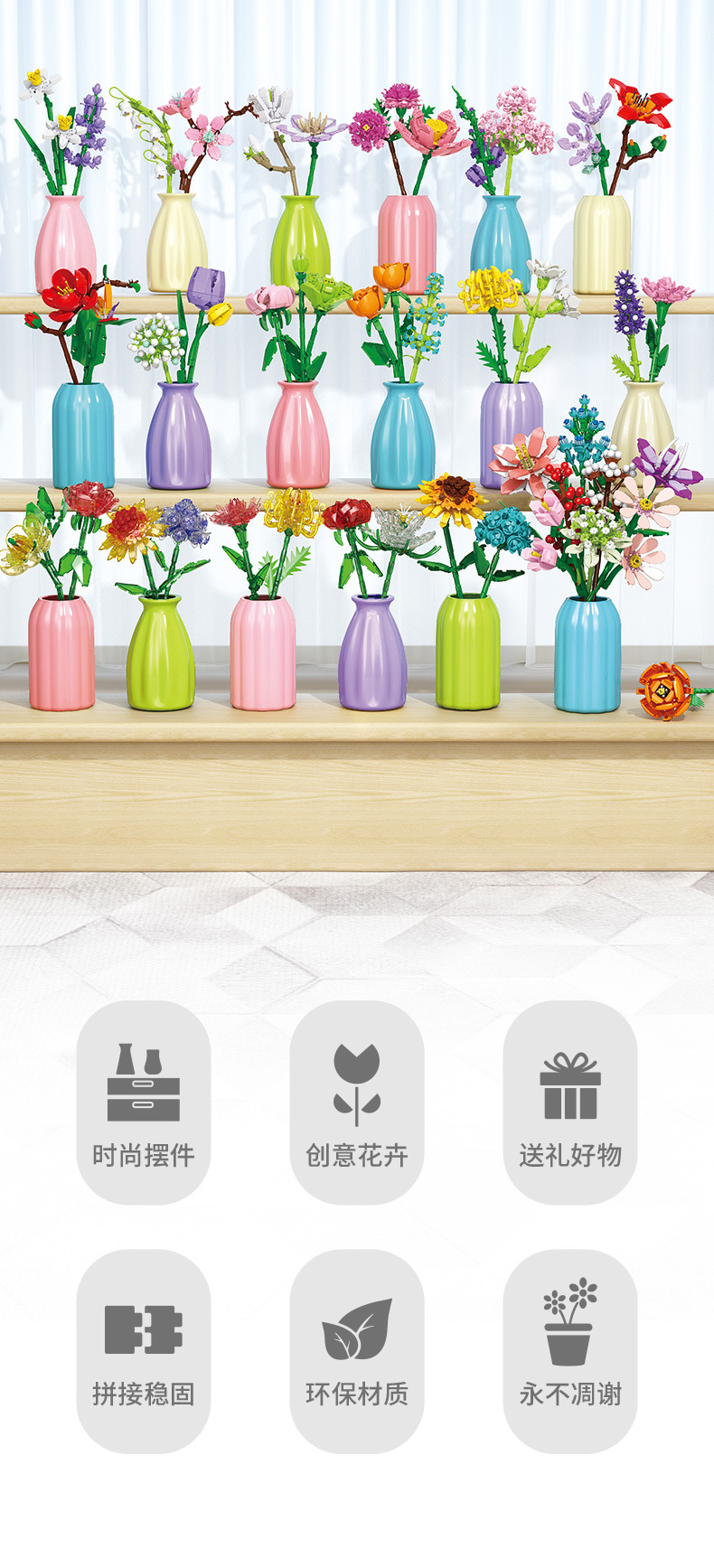Click the 创意花卉 tulip badge
The image size is (714, 1568).
(357, 1103)
